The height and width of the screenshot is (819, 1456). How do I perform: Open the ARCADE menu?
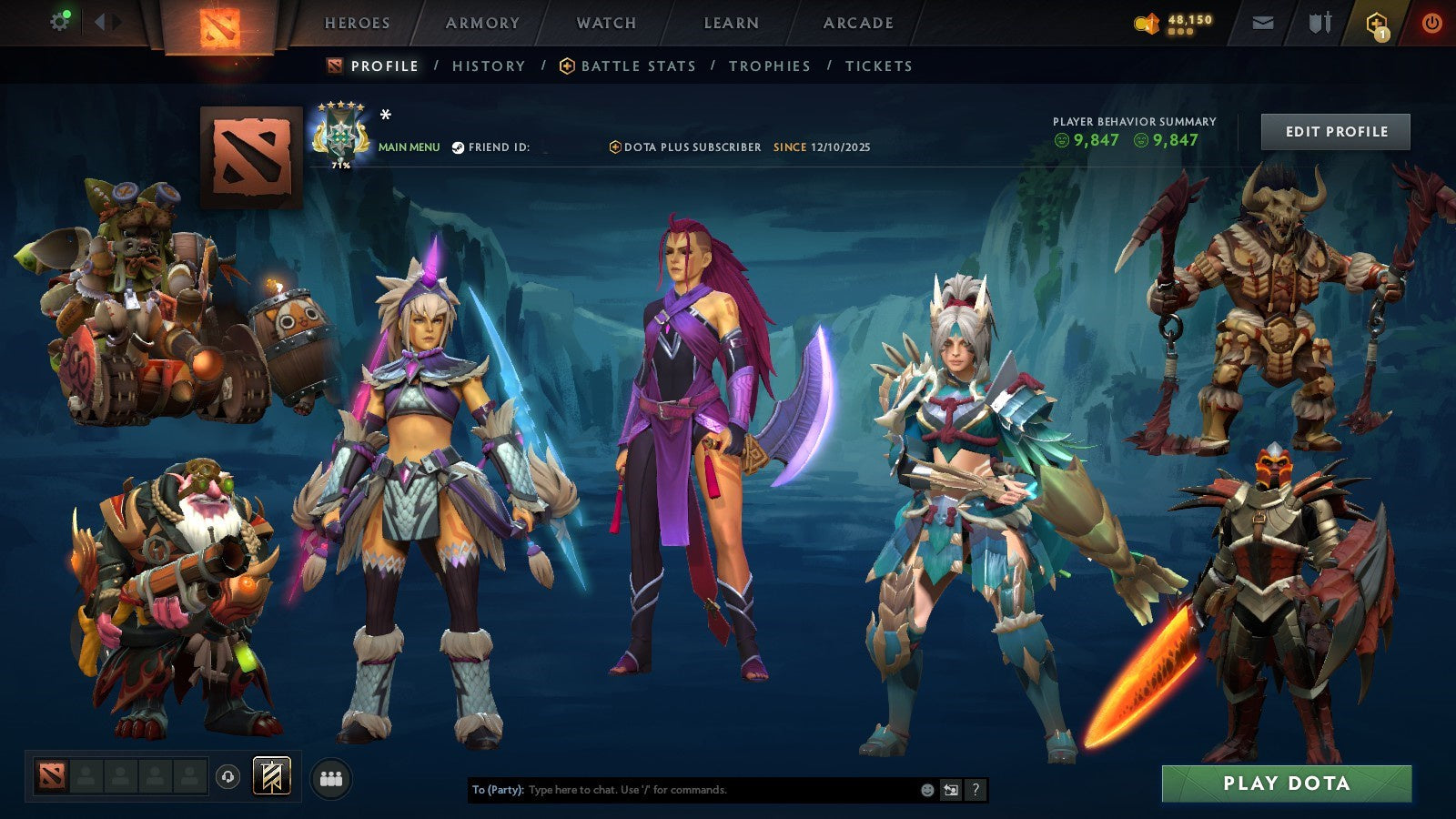856,24
